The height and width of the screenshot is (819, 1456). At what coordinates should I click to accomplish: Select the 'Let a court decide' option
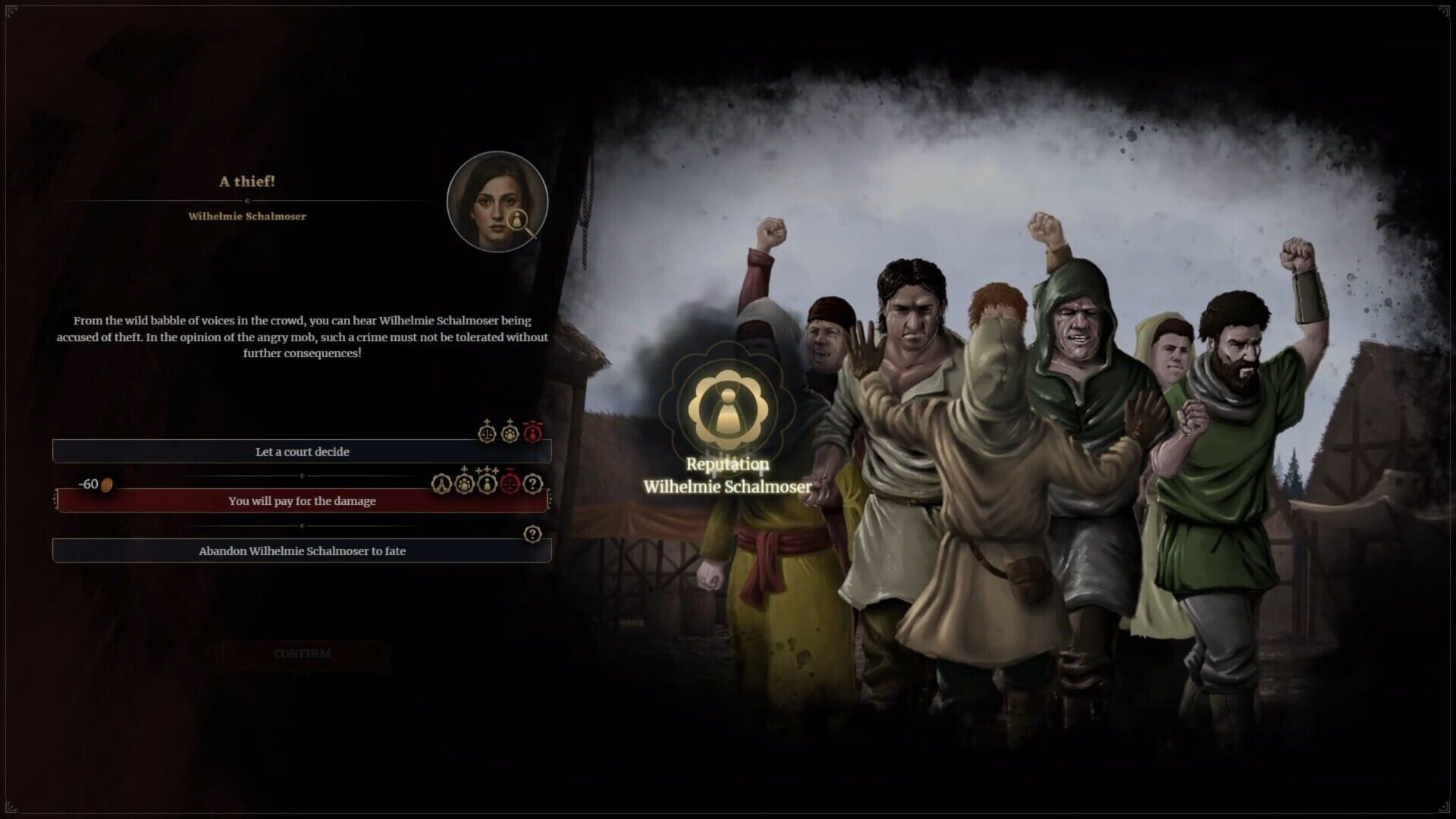(x=303, y=450)
